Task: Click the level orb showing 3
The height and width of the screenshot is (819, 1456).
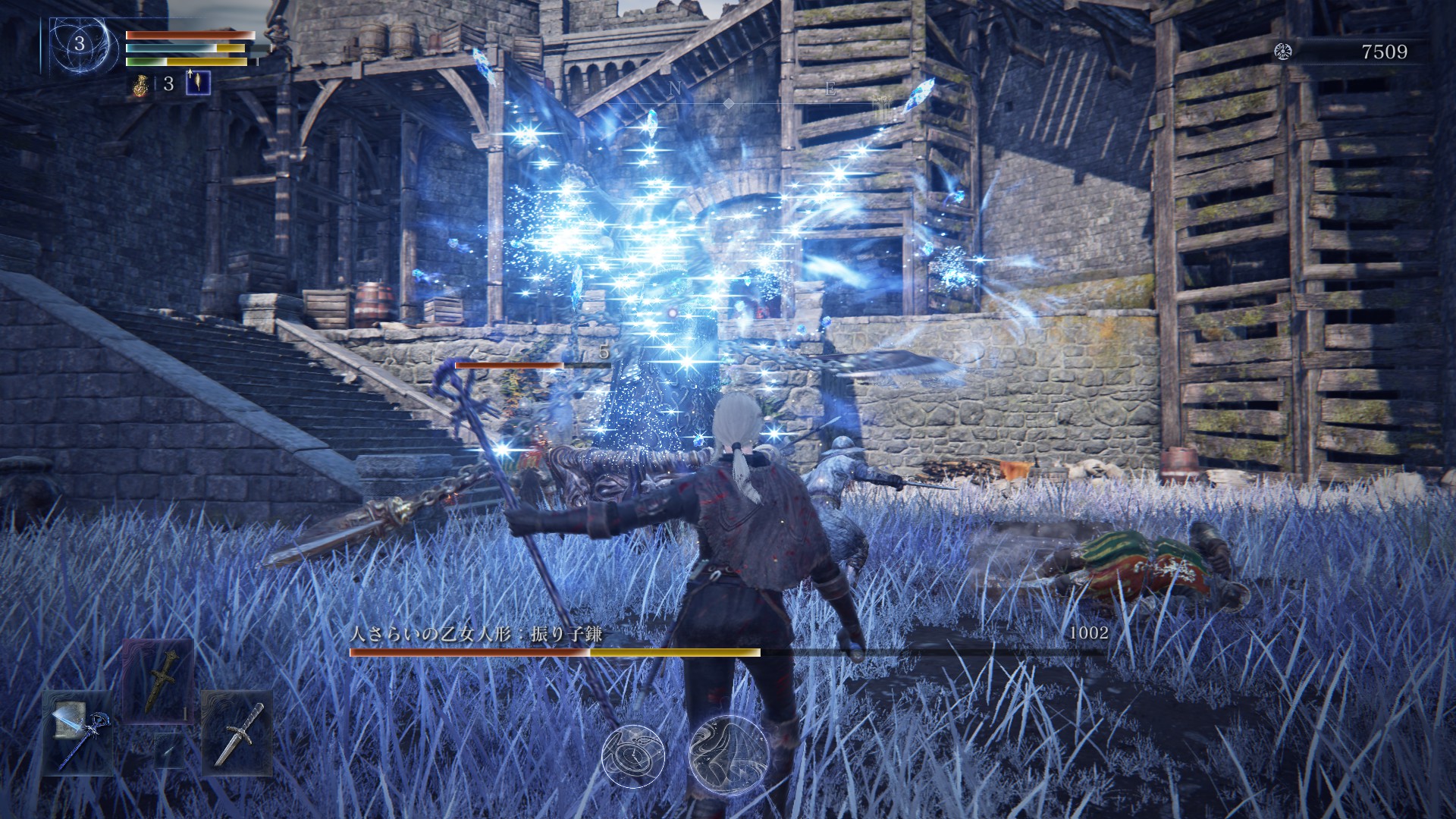Action: [x=80, y=44]
